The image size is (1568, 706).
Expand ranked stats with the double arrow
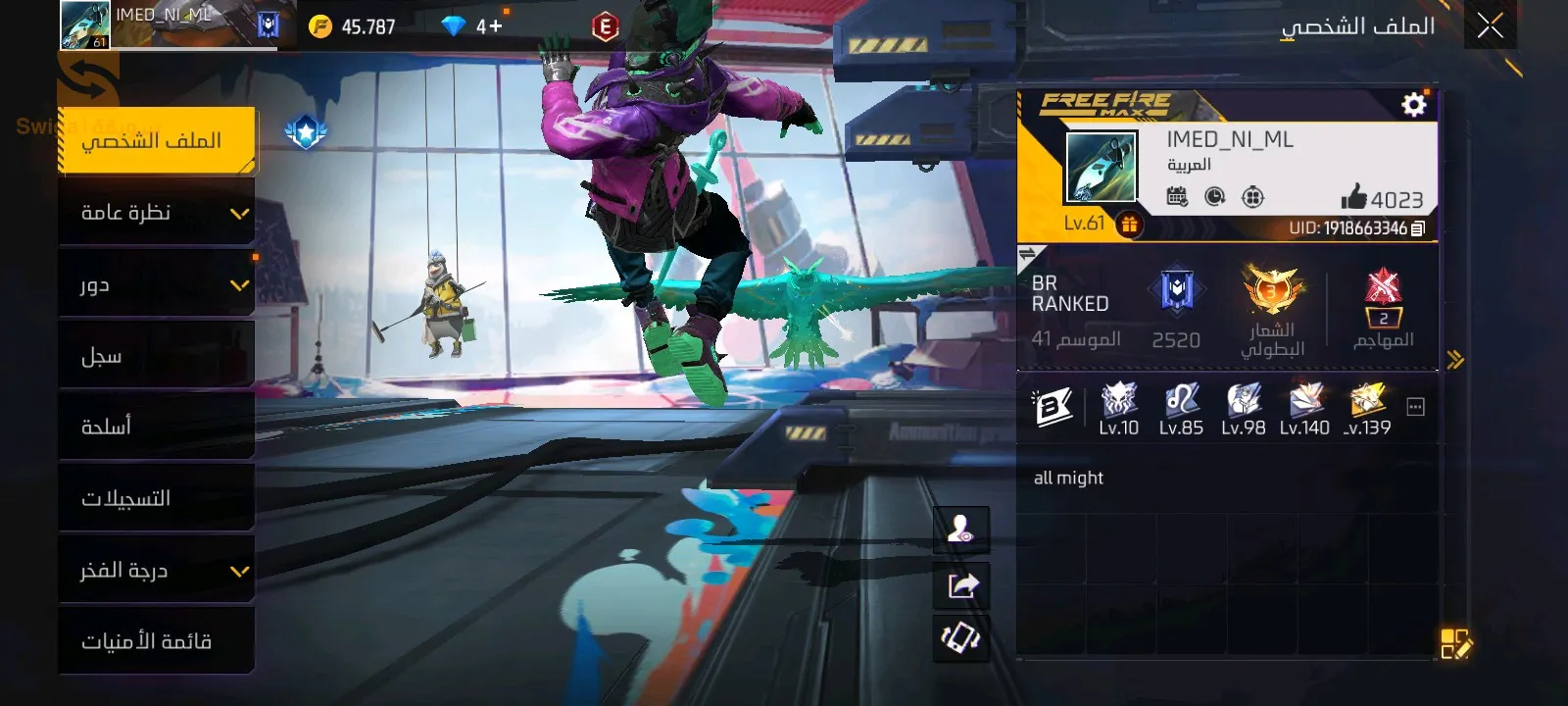[x=1455, y=360]
